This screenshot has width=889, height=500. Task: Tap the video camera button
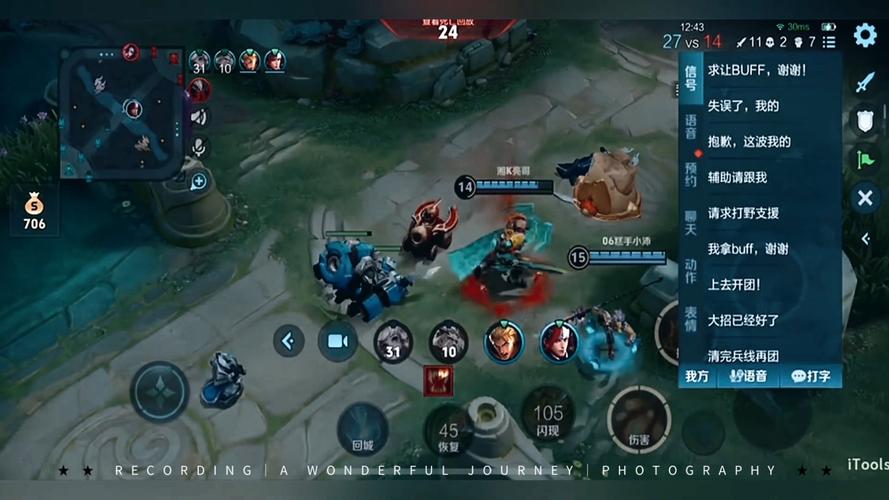click(338, 341)
